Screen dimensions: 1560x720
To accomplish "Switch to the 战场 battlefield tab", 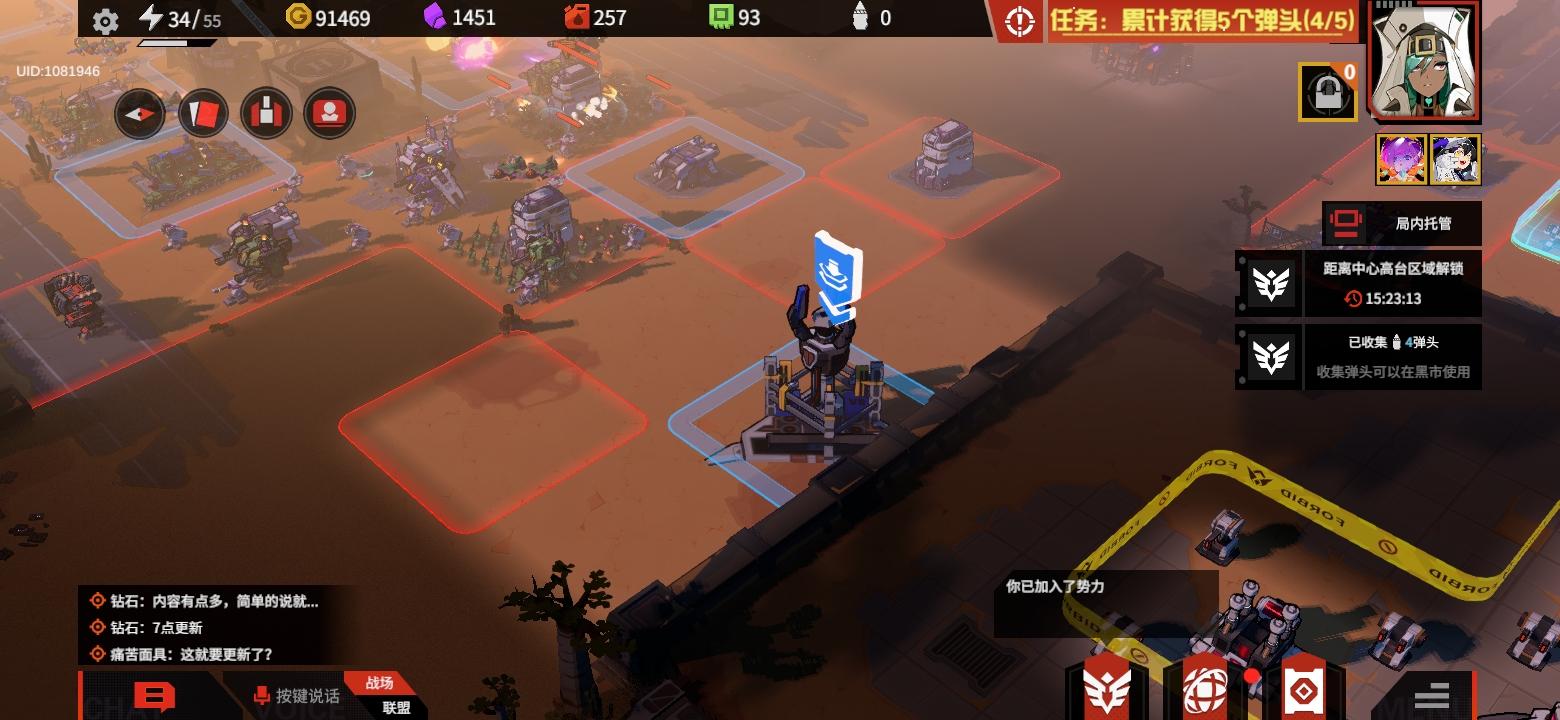I will tap(381, 680).
